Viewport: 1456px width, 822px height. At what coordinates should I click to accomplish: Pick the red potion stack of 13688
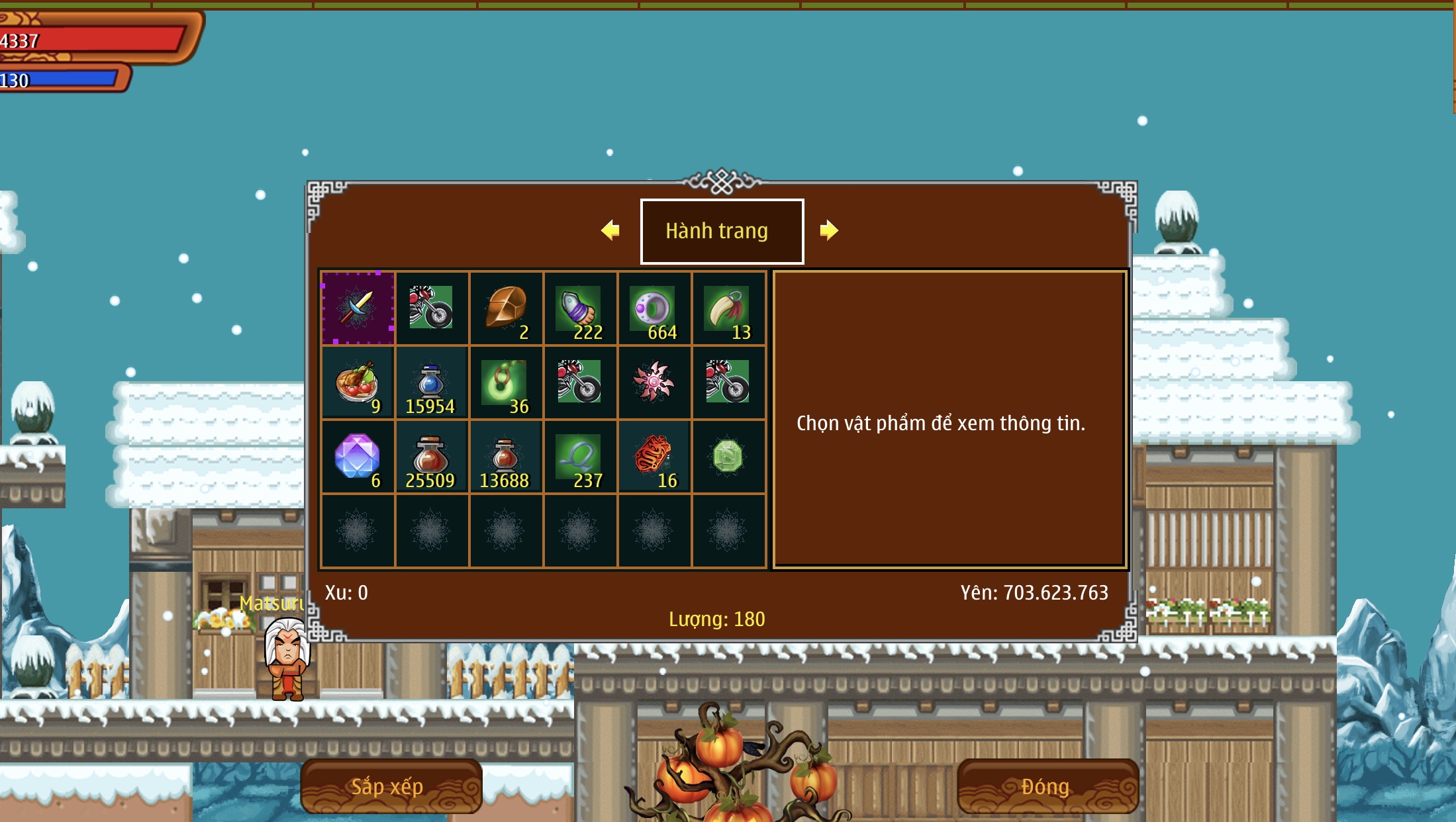506,457
